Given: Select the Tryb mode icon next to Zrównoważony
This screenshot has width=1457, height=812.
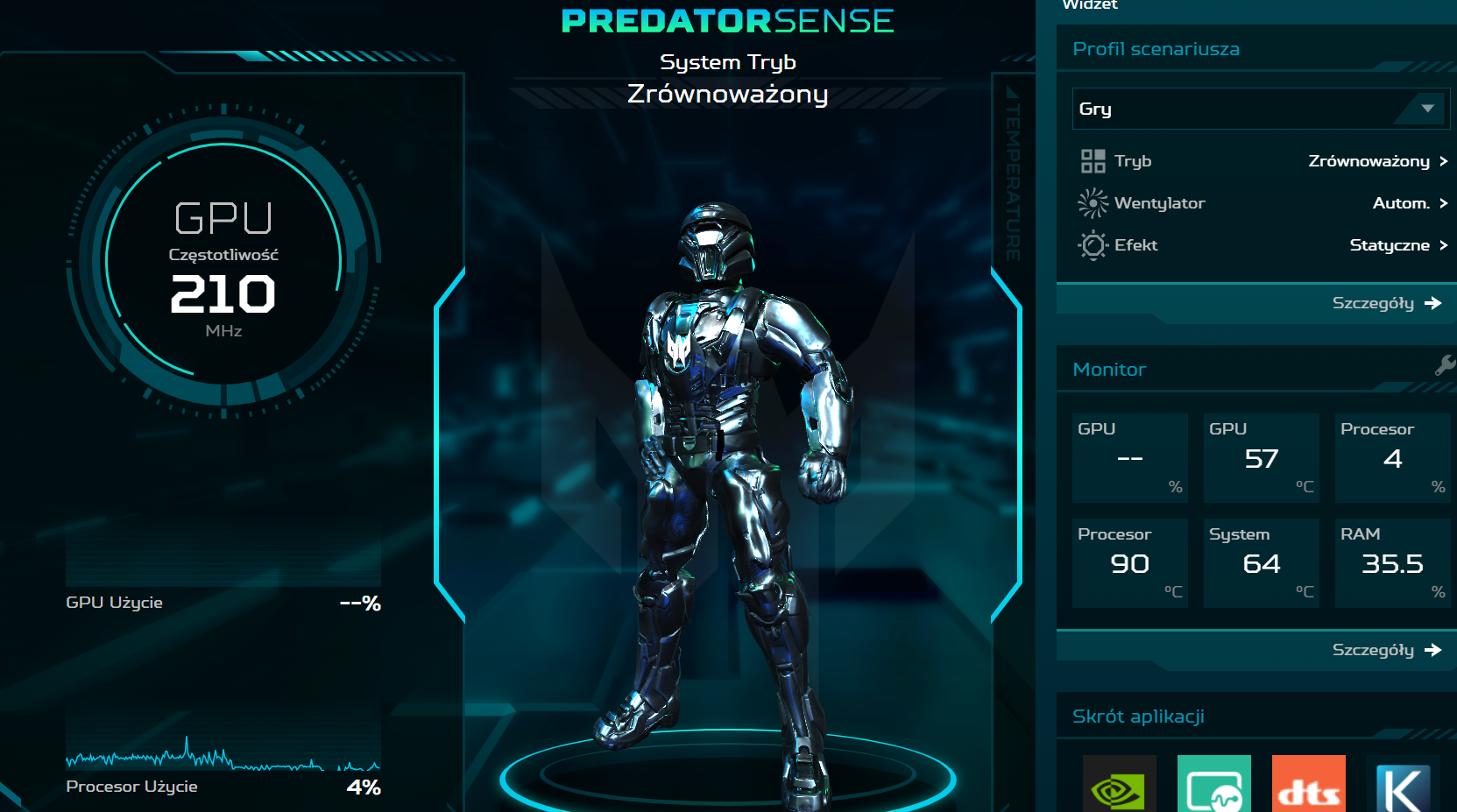Looking at the screenshot, I should (x=1092, y=161).
